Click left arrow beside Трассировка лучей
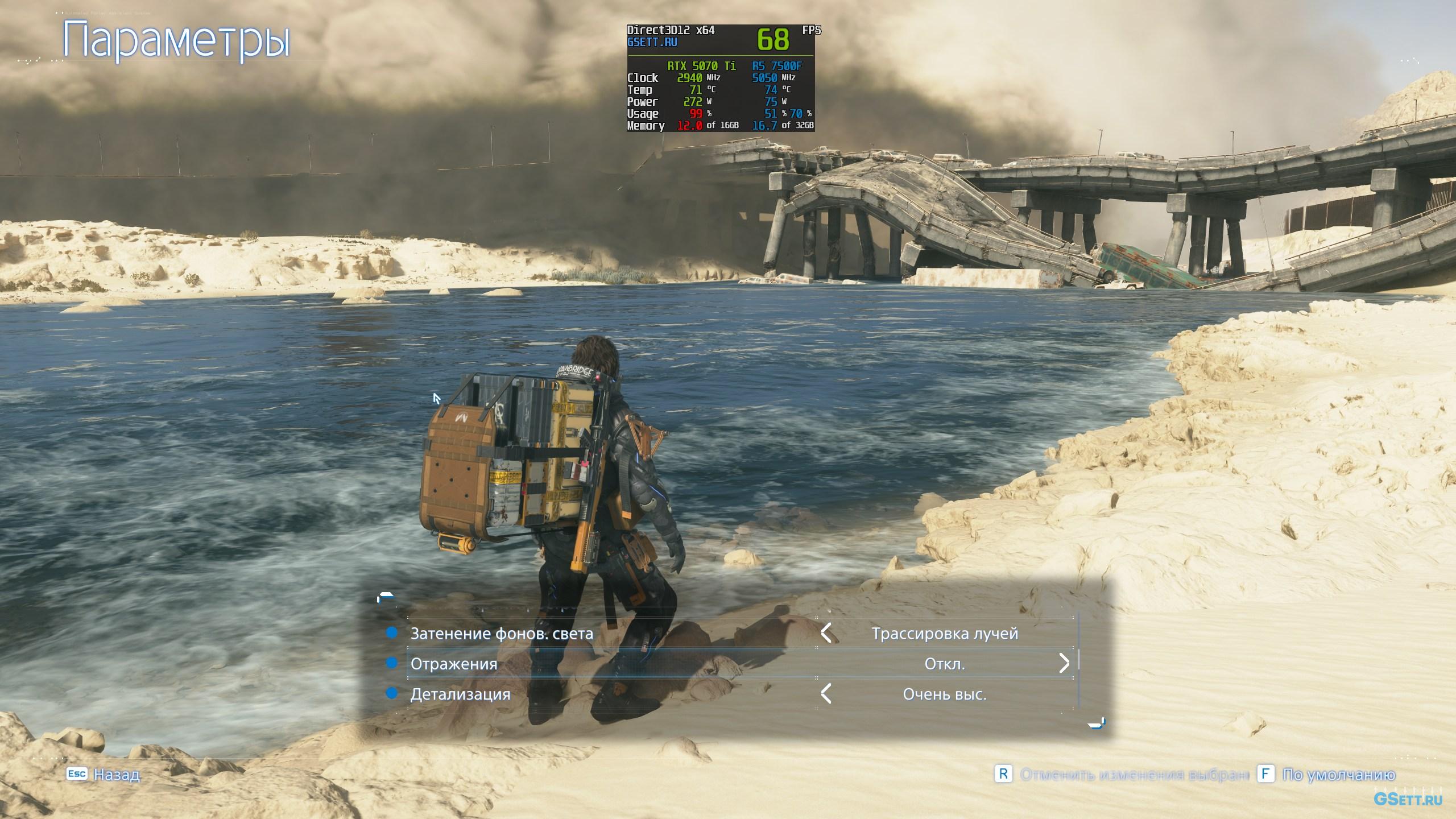1456x819 pixels. pyautogui.click(x=826, y=633)
